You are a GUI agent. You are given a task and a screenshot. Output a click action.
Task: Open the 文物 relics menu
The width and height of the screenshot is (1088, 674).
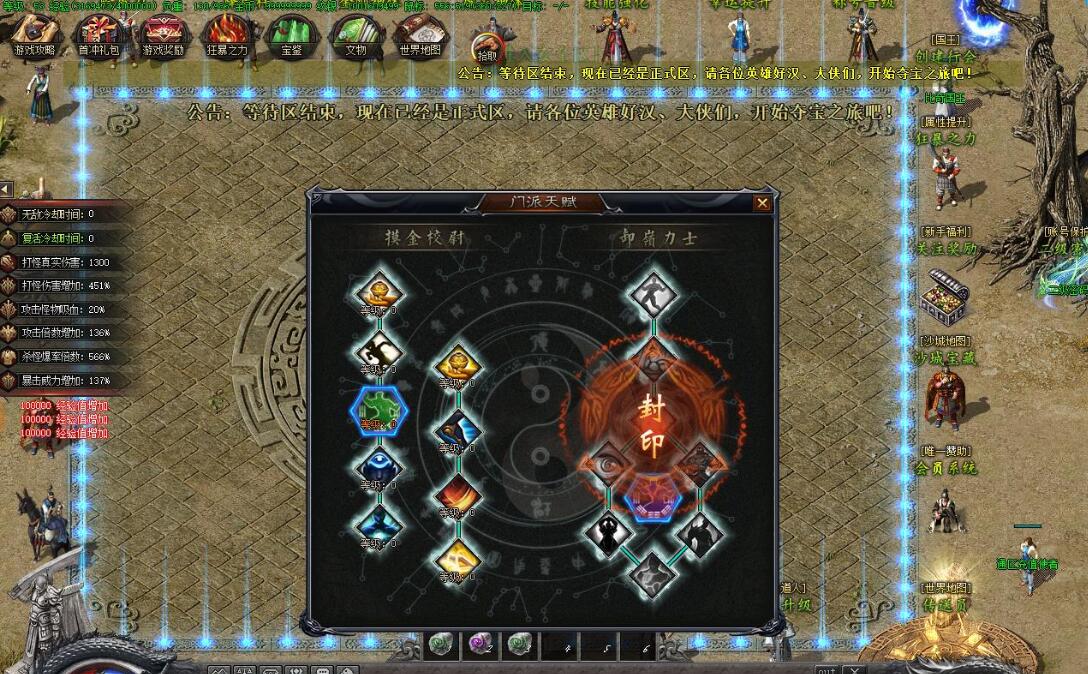pos(356,35)
